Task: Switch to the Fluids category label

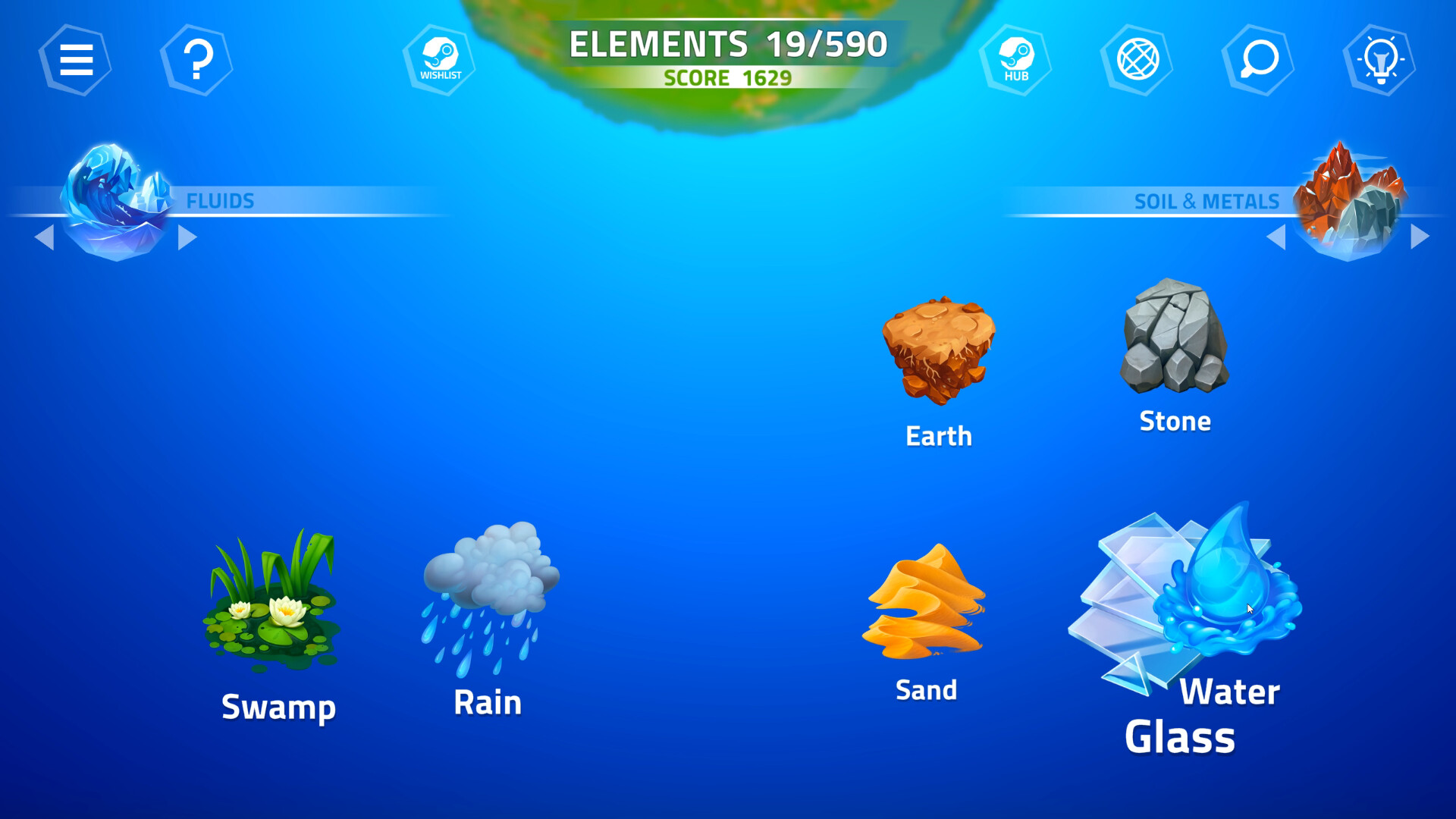Action: click(x=221, y=202)
